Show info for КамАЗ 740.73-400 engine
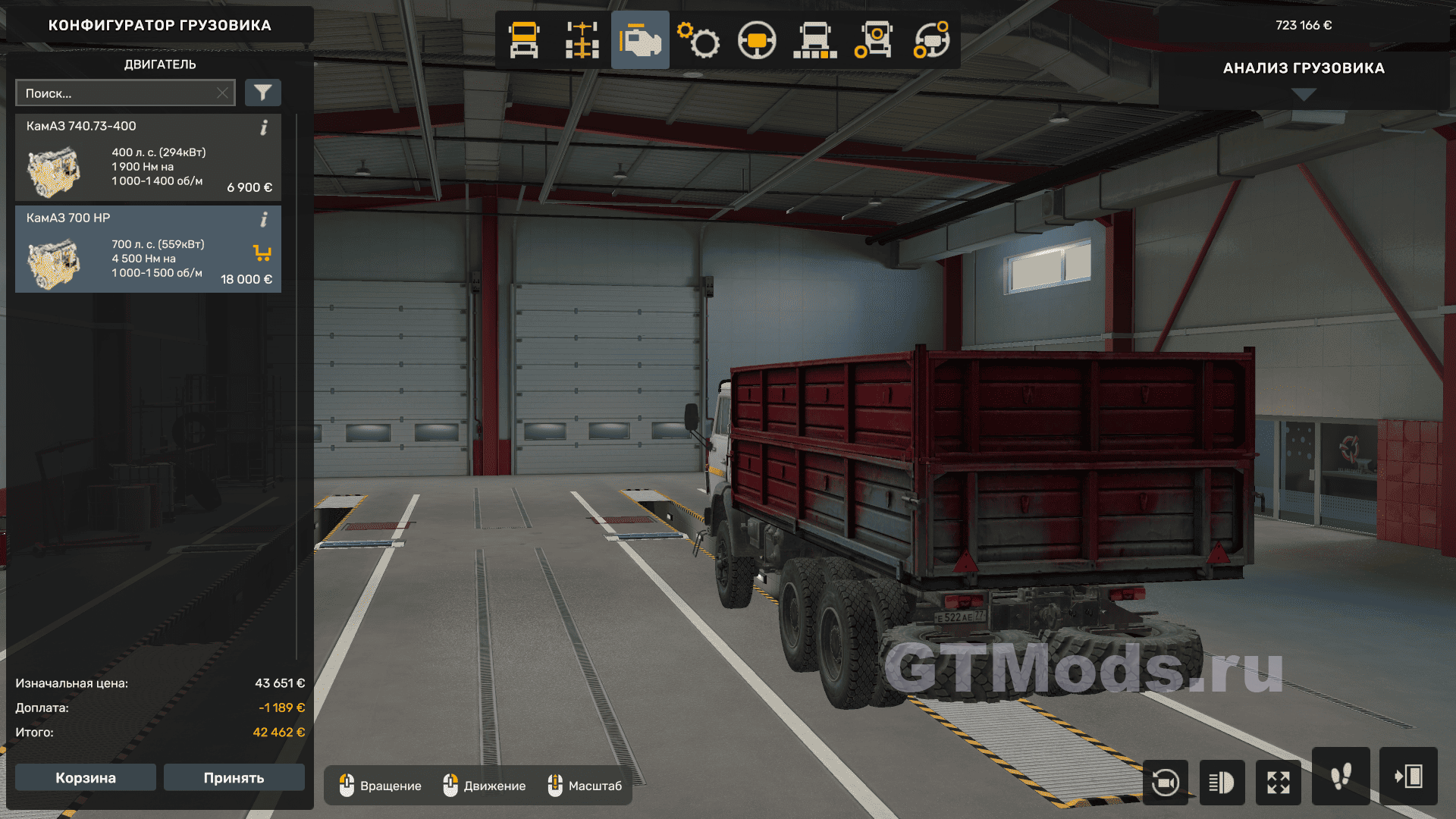1456x819 pixels. click(264, 127)
